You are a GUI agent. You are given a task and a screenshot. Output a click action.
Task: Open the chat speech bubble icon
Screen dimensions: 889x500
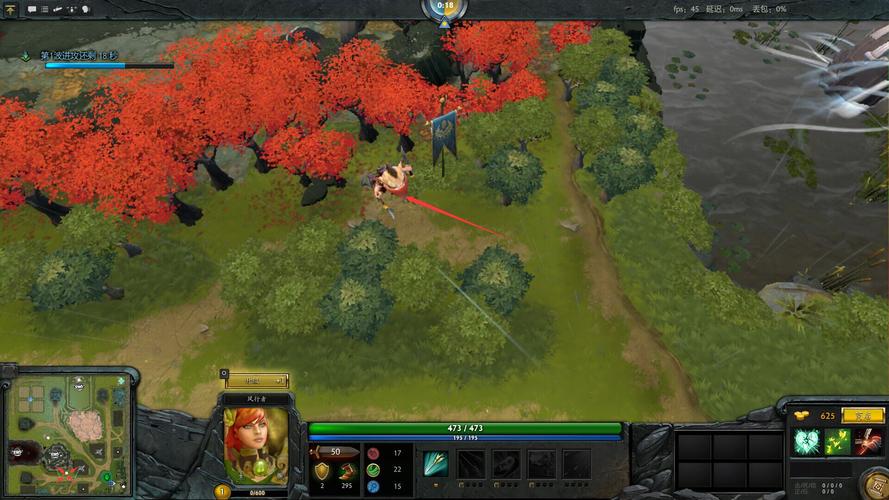[x=31, y=9]
